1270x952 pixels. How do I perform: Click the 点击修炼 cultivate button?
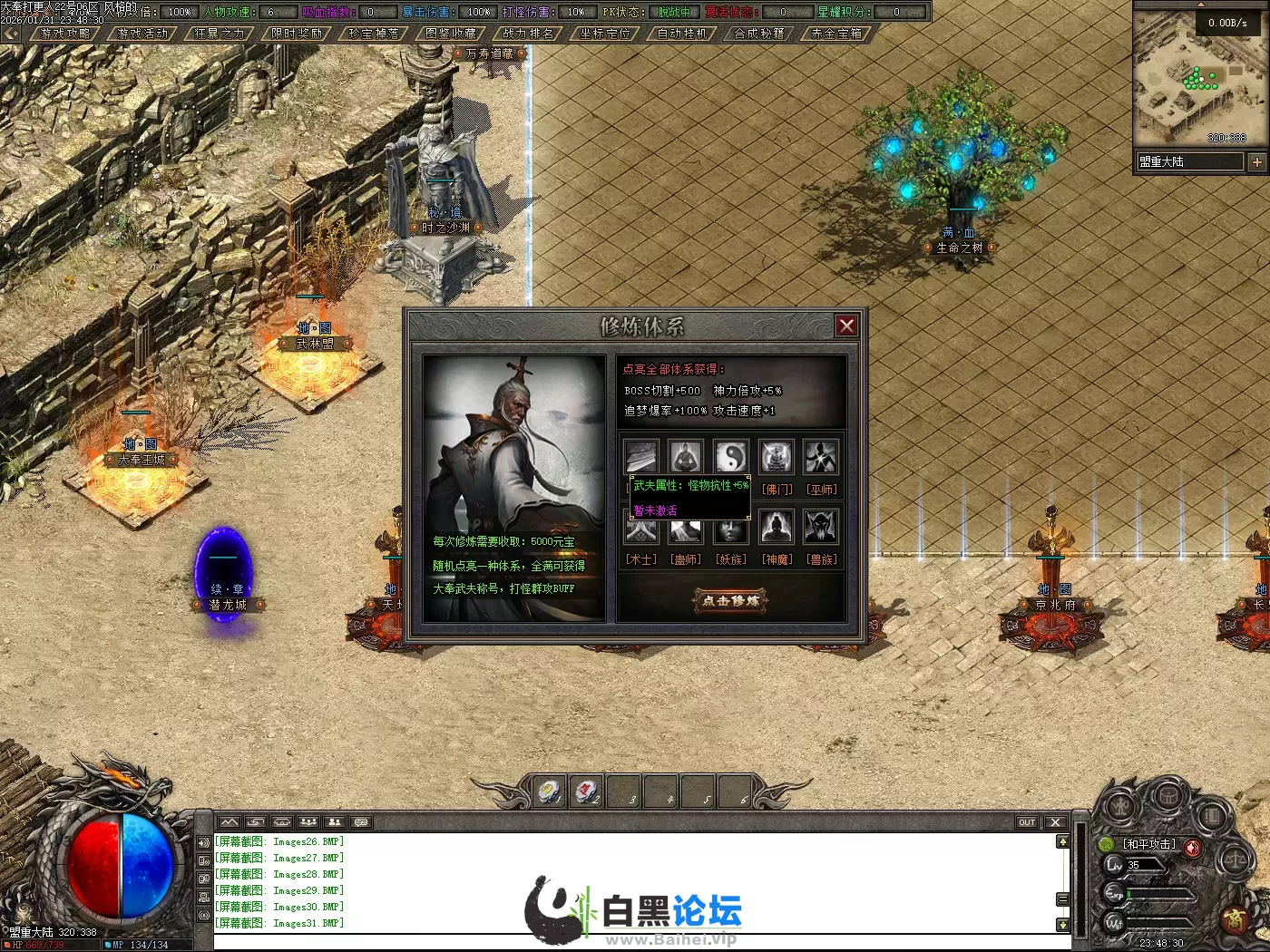pyautogui.click(x=731, y=600)
